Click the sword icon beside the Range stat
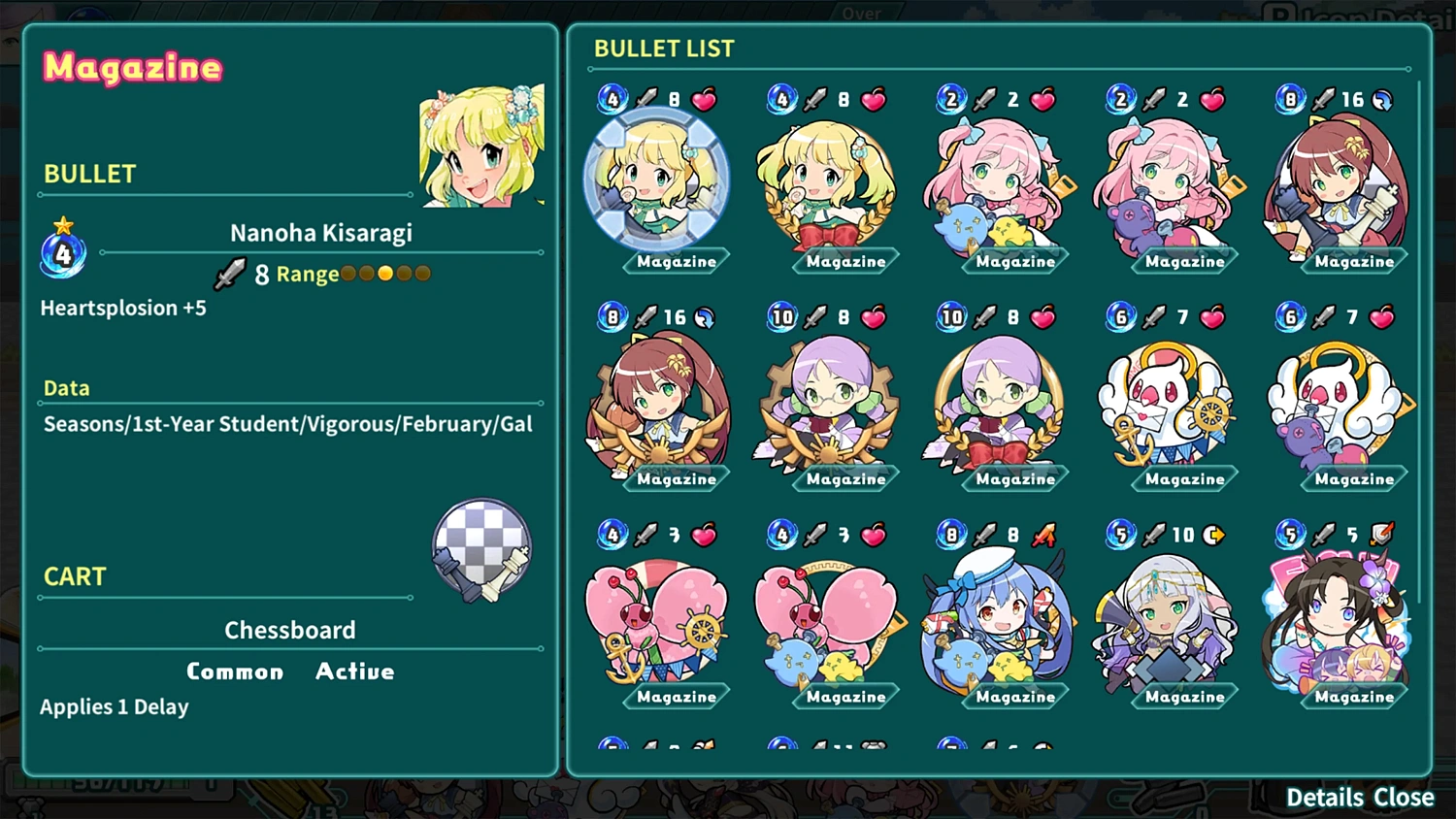This screenshot has width=1456, height=819. pos(230,273)
